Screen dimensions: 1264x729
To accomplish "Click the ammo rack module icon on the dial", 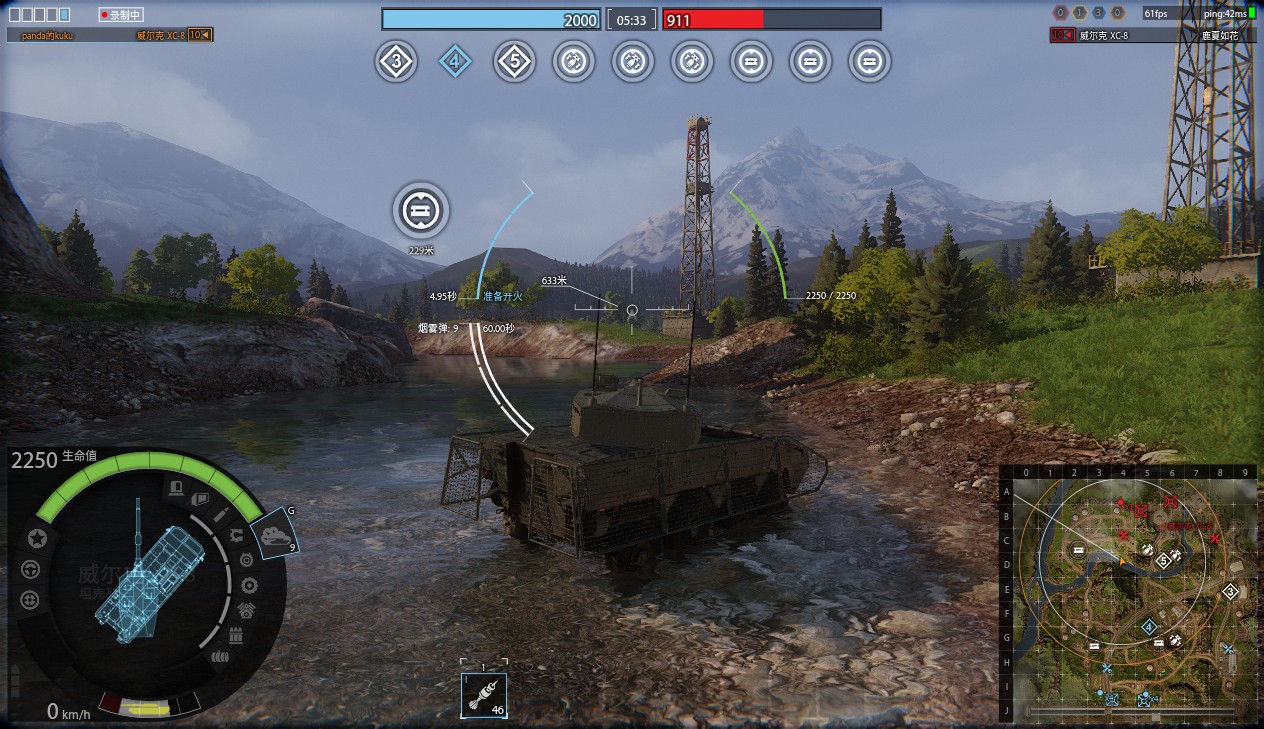I will [x=237, y=634].
